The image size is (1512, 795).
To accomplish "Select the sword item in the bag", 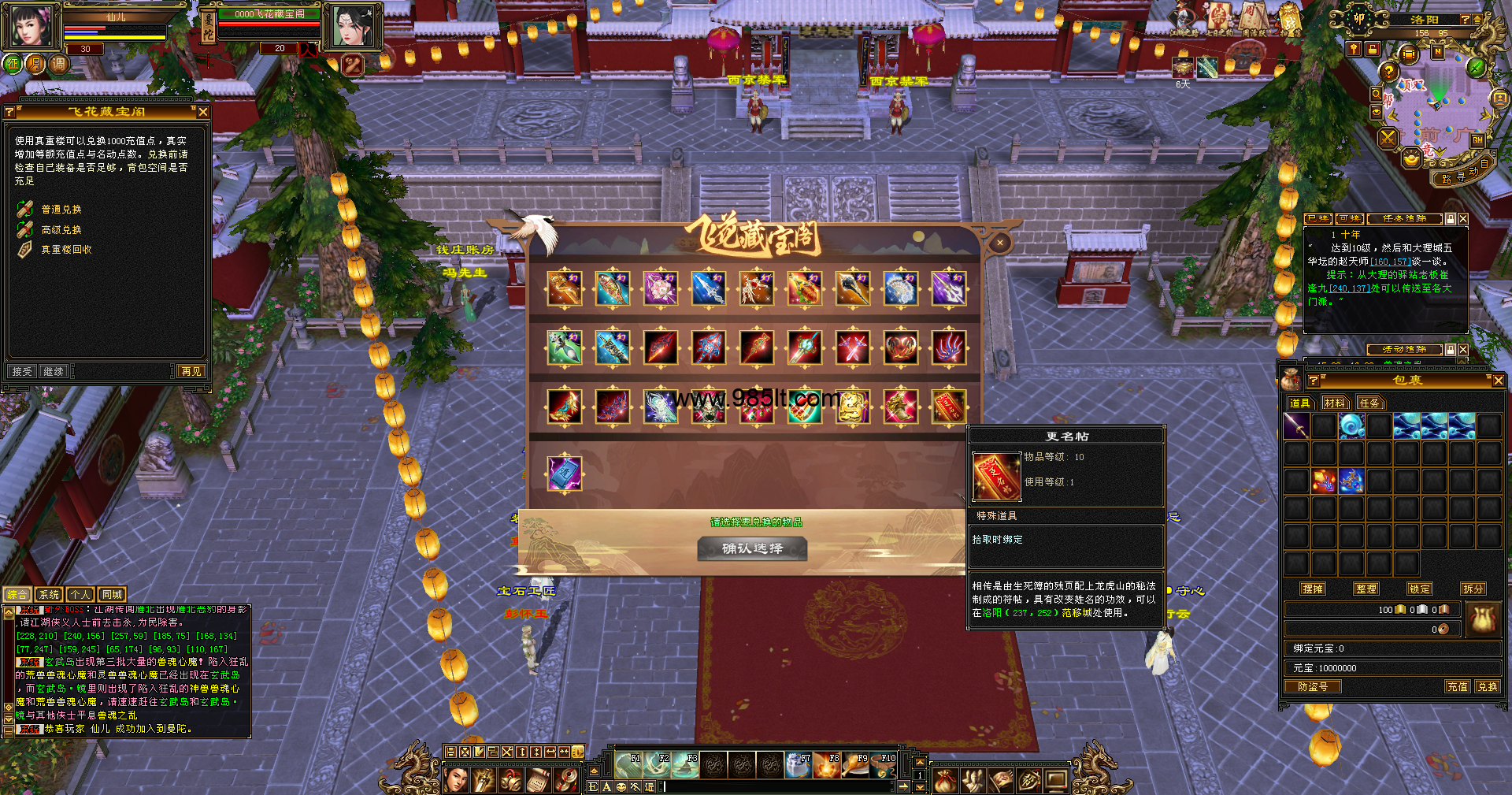I will tap(1296, 426).
